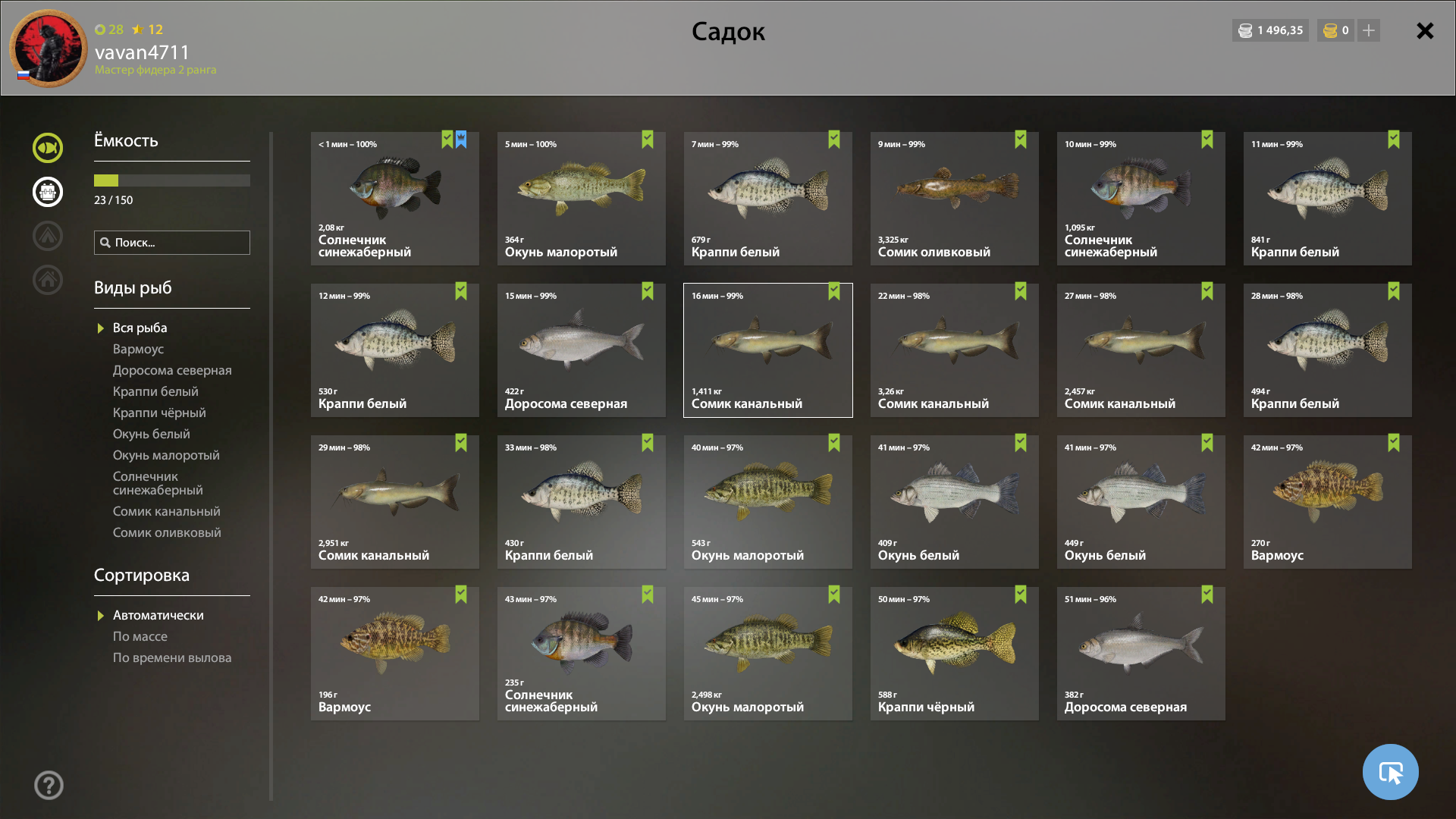Open the help question mark icon
Viewport: 1456px width, 819px height.
(x=49, y=785)
